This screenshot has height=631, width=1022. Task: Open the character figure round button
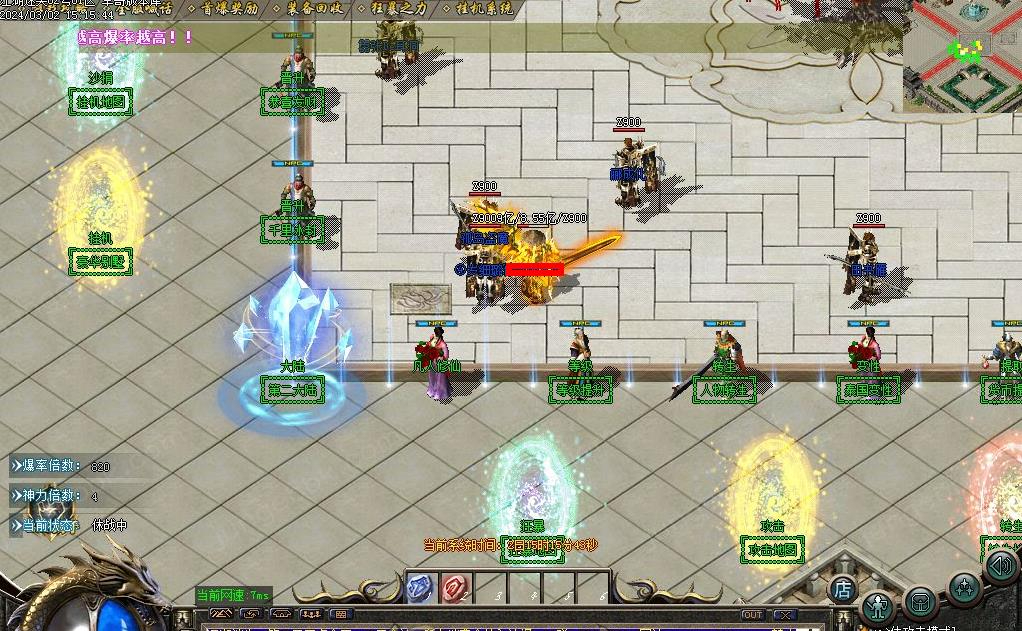tap(879, 607)
